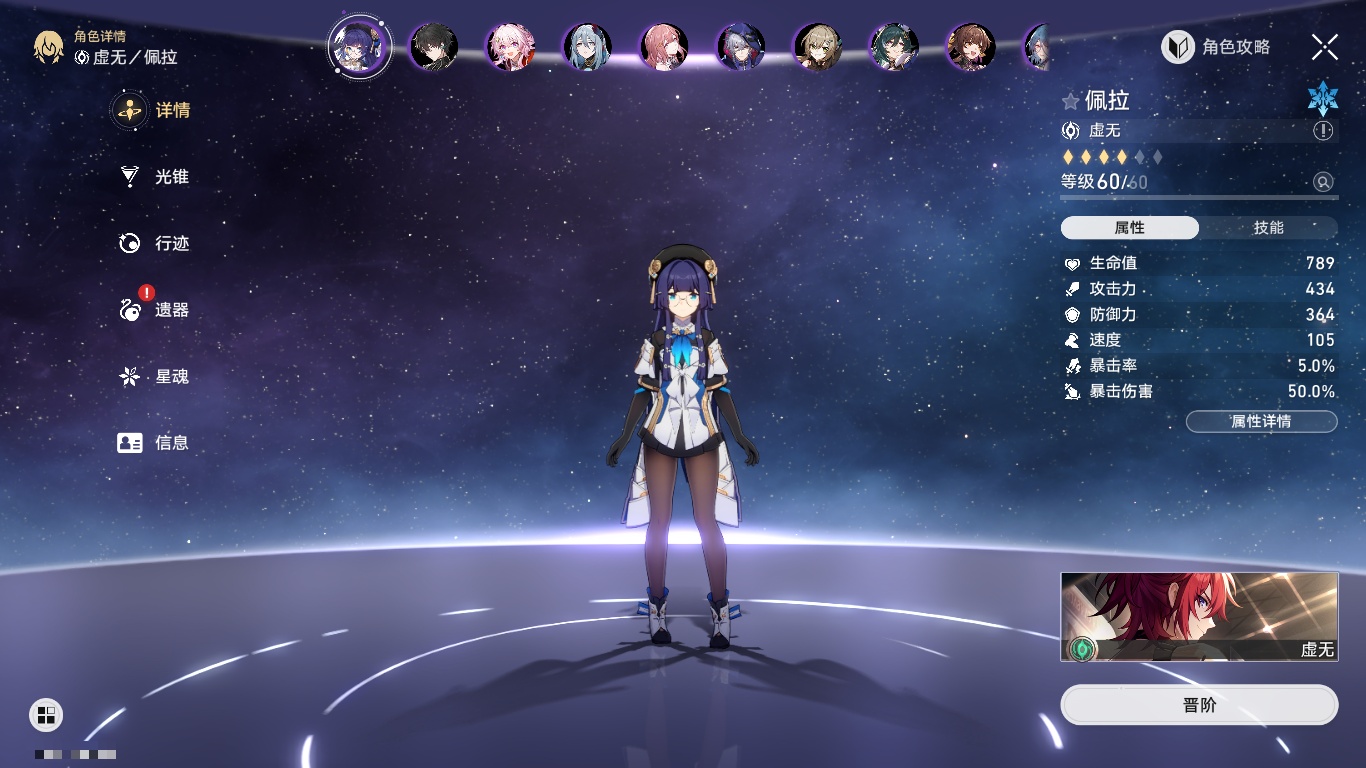Select the black-haired male character portrait

pos(434,47)
